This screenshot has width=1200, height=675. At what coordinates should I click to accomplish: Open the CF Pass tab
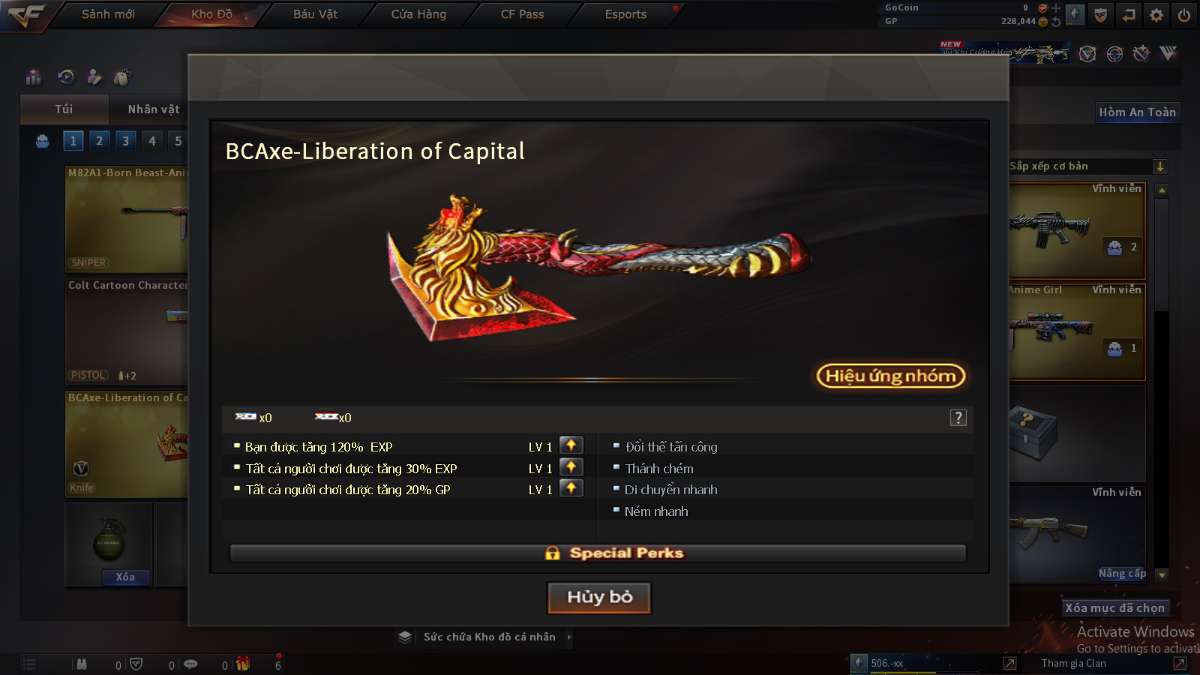coord(522,14)
